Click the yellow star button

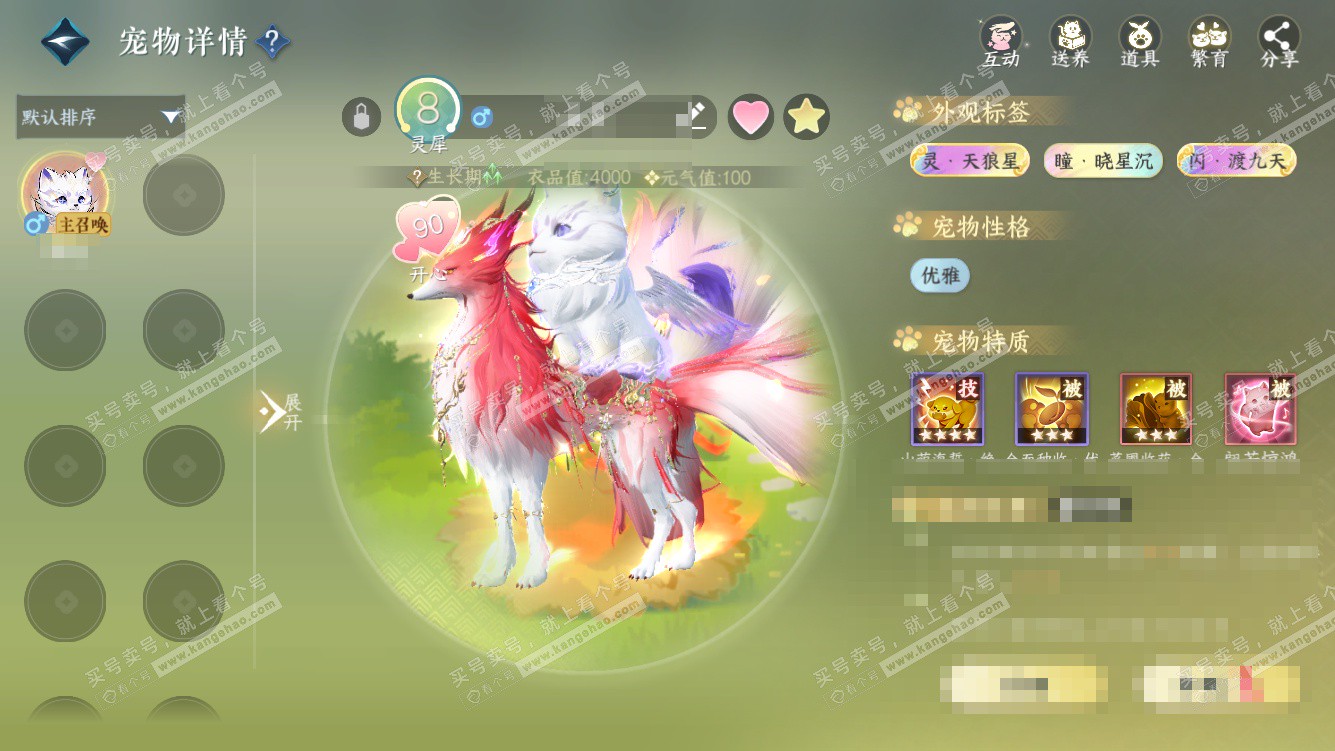coord(806,117)
